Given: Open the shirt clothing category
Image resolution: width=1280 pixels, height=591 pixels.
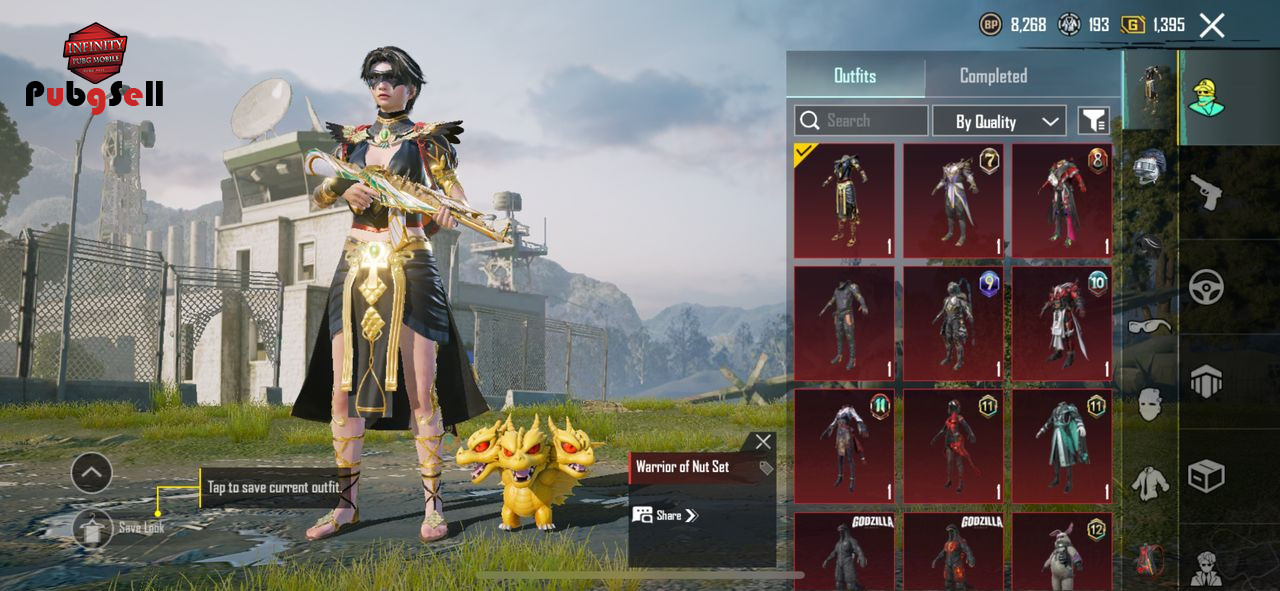Looking at the screenshot, I should point(1150,483).
